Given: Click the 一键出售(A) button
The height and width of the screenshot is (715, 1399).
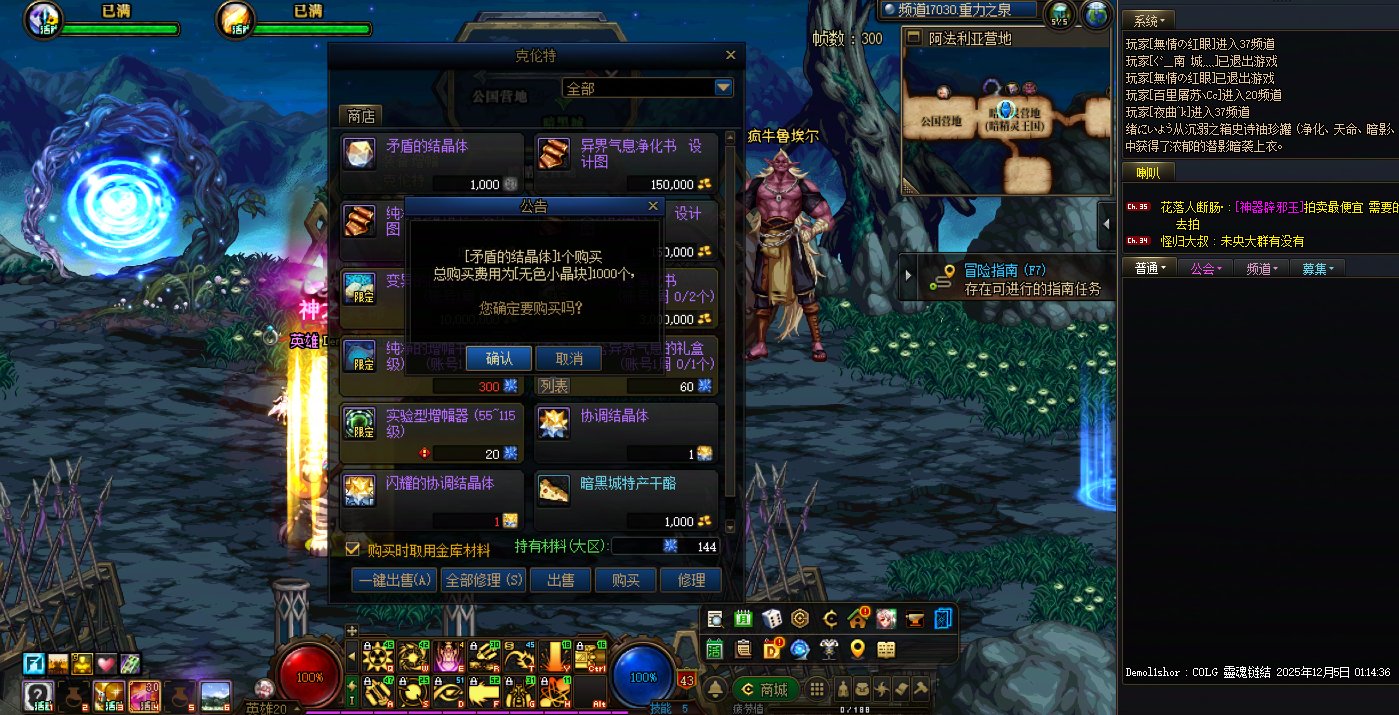Looking at the screenshot, I should pyautogui.click(x=394, y=580).
